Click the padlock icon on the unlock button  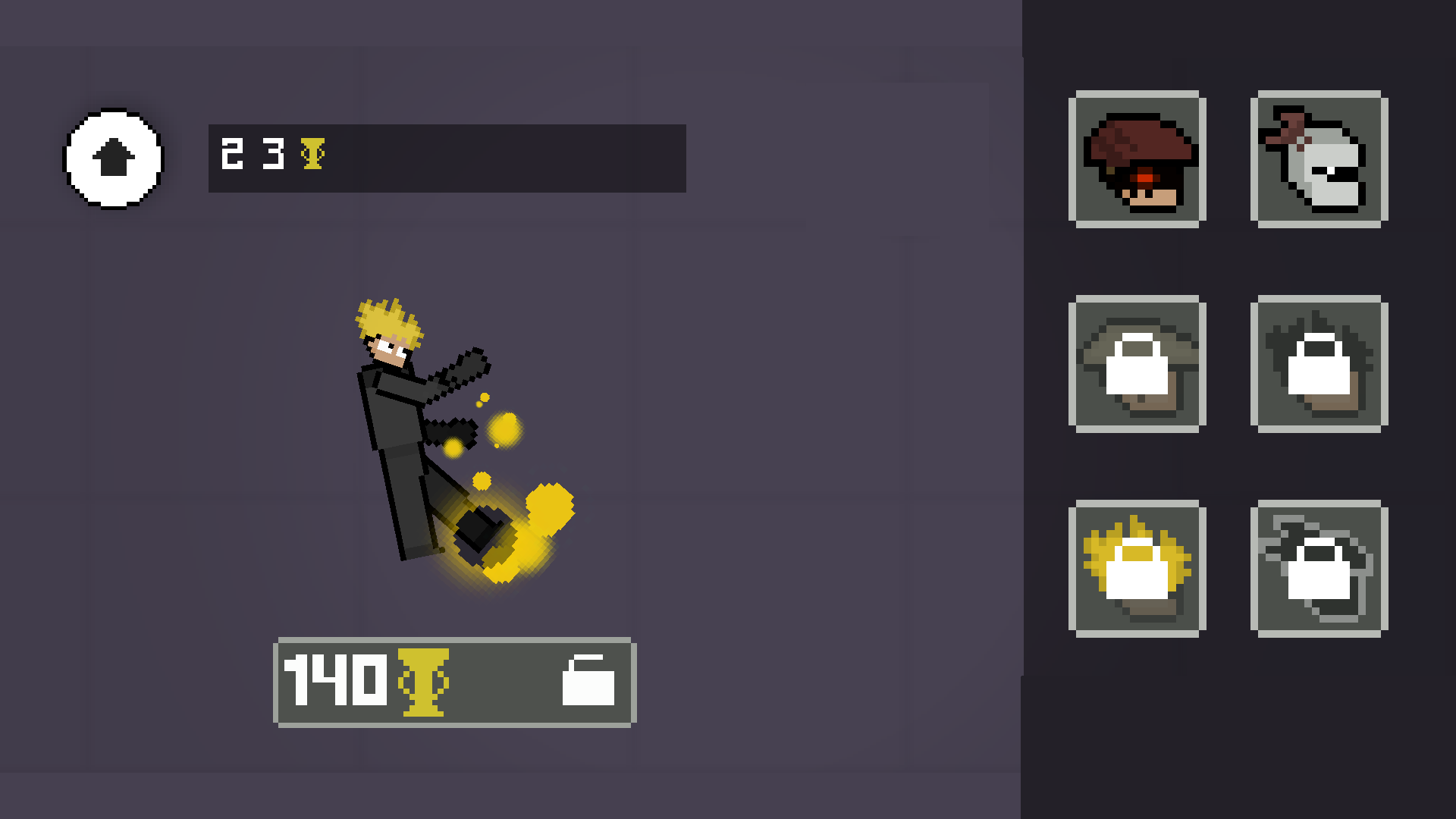coord(589,682)
